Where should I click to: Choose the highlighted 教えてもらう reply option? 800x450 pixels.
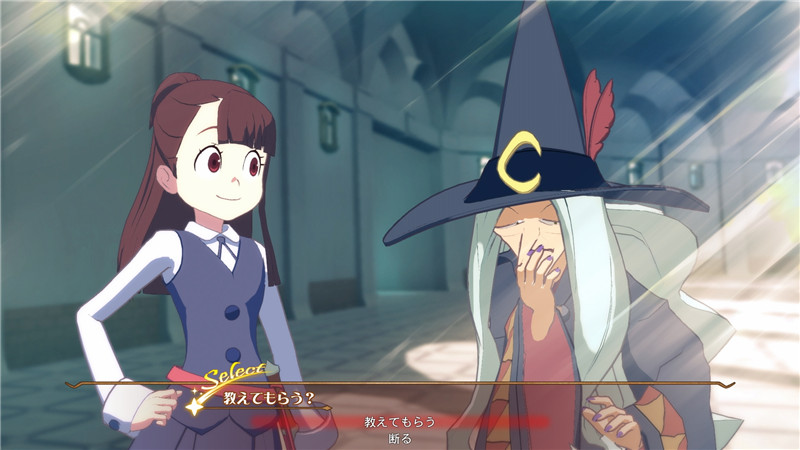(400, 422)
